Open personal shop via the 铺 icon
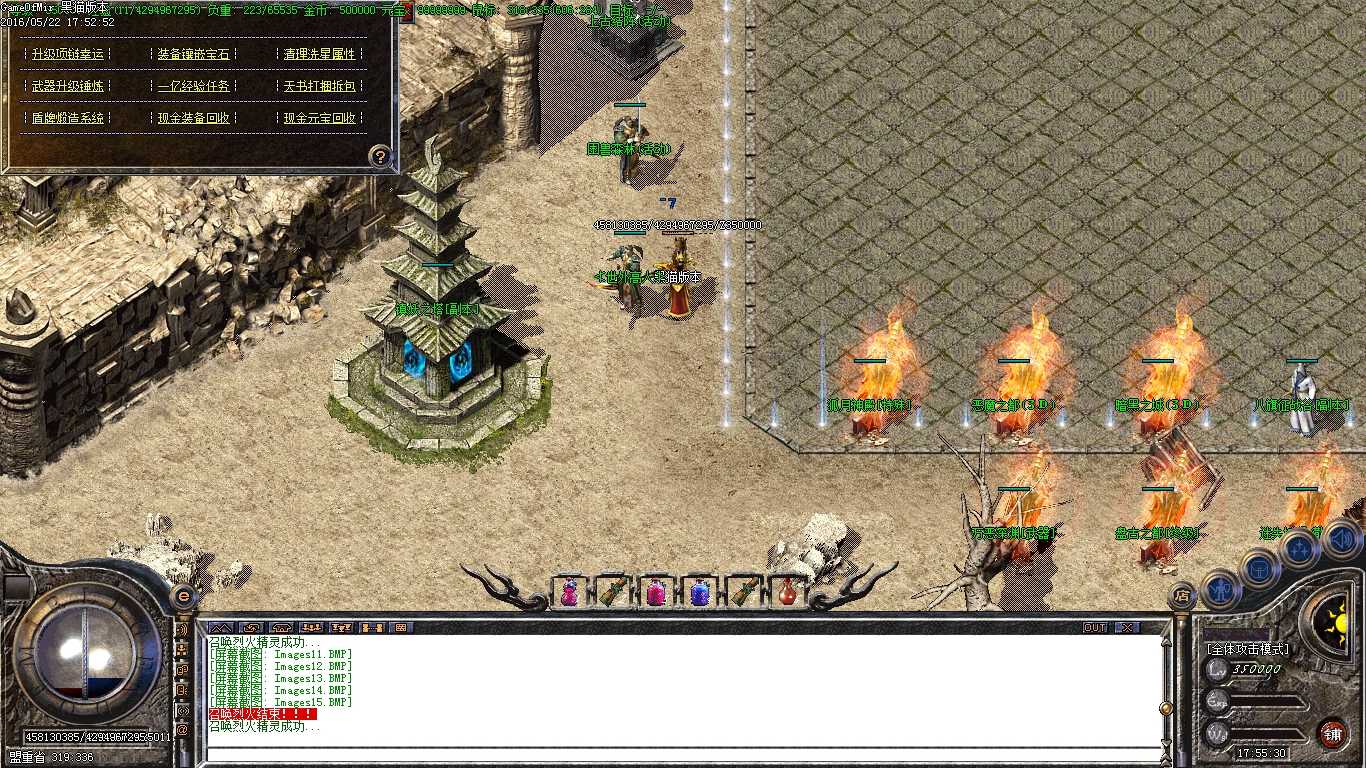Image resolution: width=1366 pixels, height=768 pixels. [x=1333, y=733]
